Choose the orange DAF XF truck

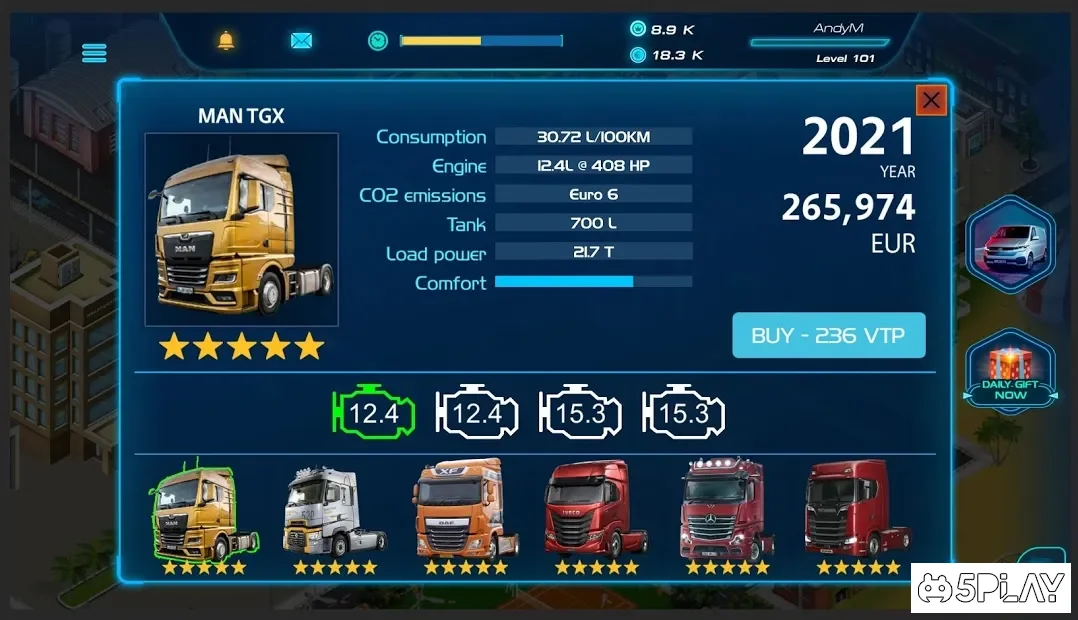click(x=465, y=512)
